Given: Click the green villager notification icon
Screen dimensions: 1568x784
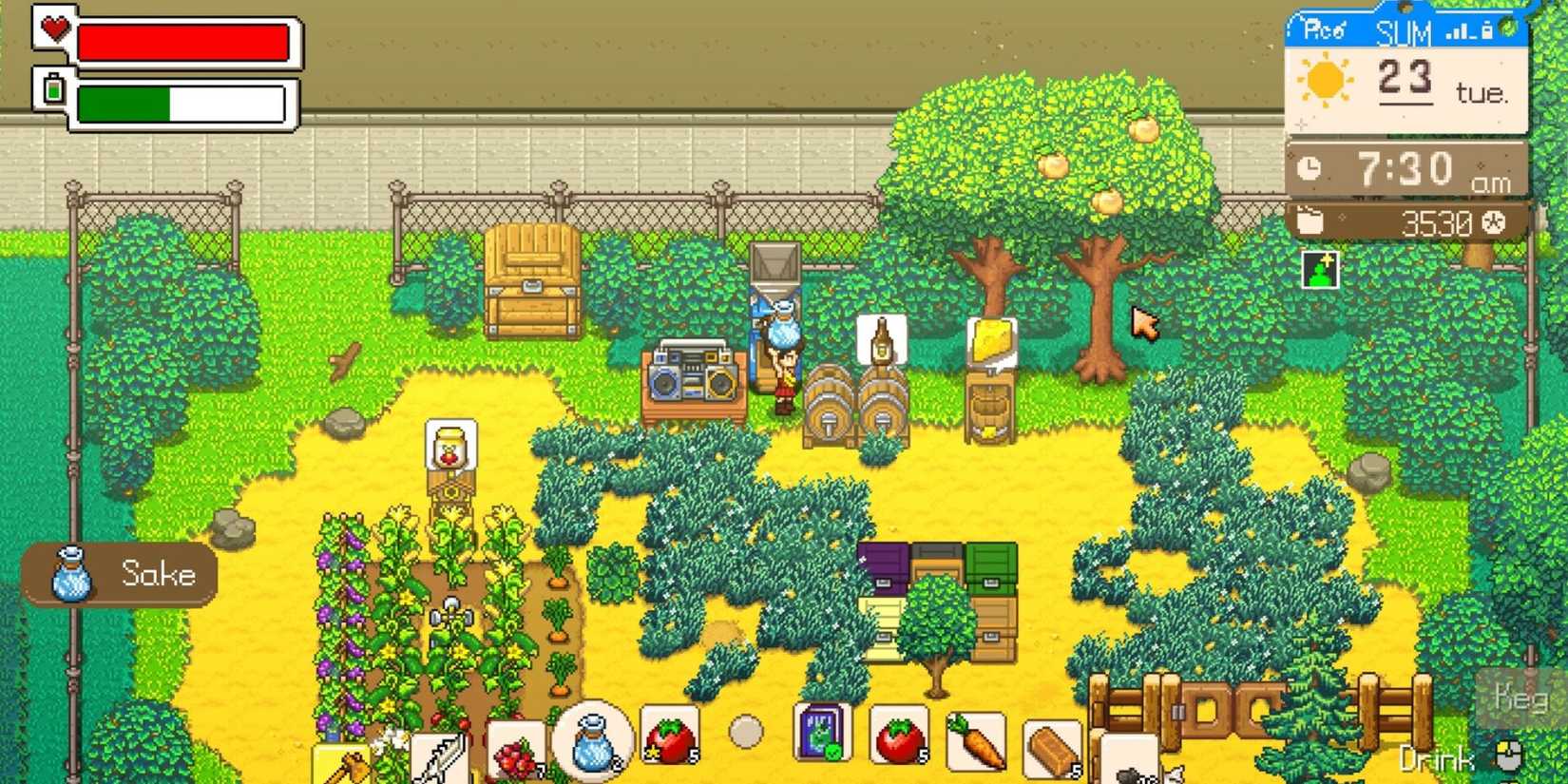Looking at the screenshot, I should (1320, 269).
